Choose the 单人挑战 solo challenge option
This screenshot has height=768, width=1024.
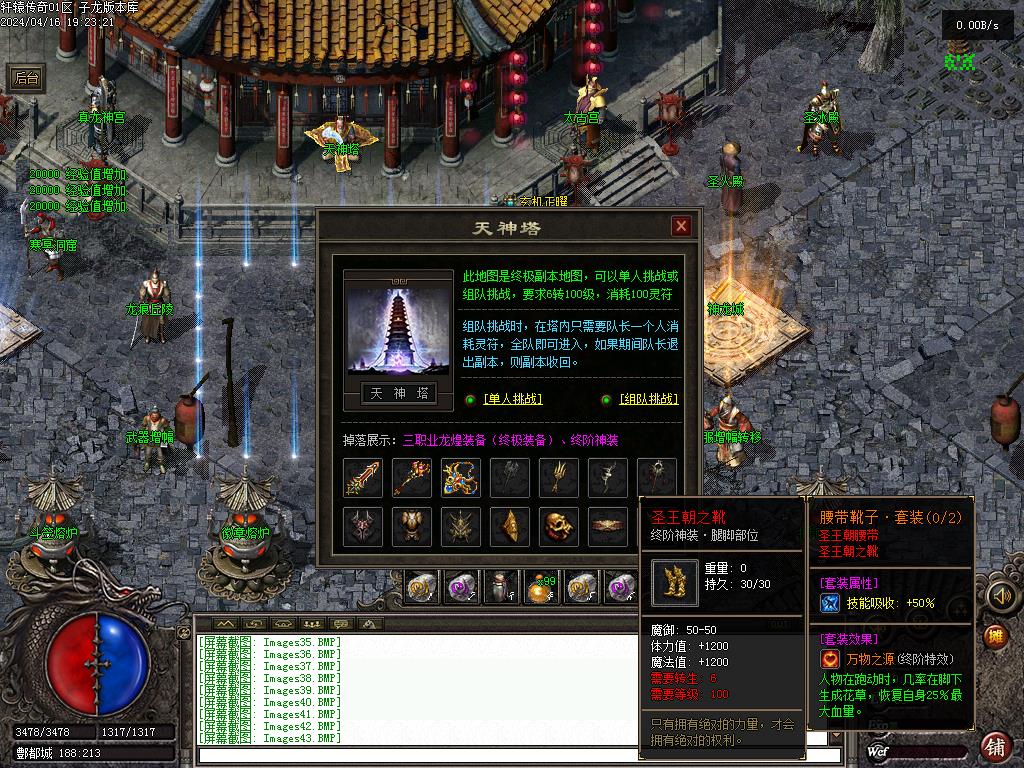(x=512, y=399)
